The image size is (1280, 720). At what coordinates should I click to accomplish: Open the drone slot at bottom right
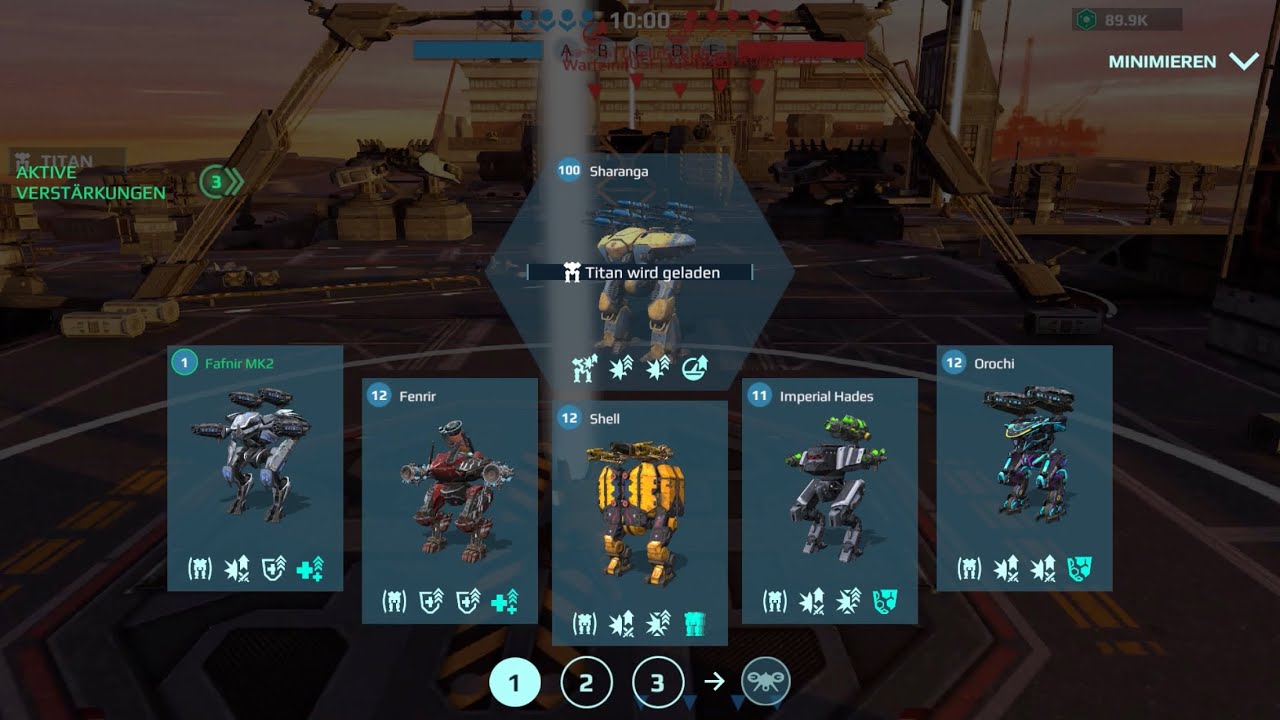coord(765,681)
